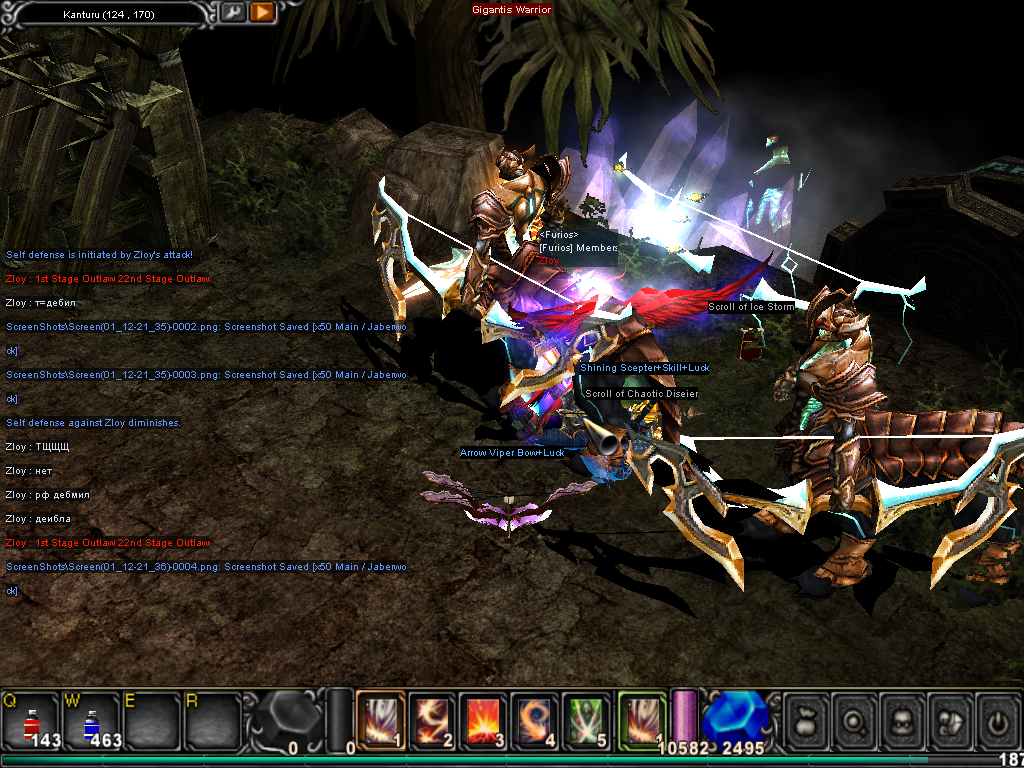Click the fourth bottom-right menu button
The width and height of the screenshot is (1024, 768).
[949, 720]
